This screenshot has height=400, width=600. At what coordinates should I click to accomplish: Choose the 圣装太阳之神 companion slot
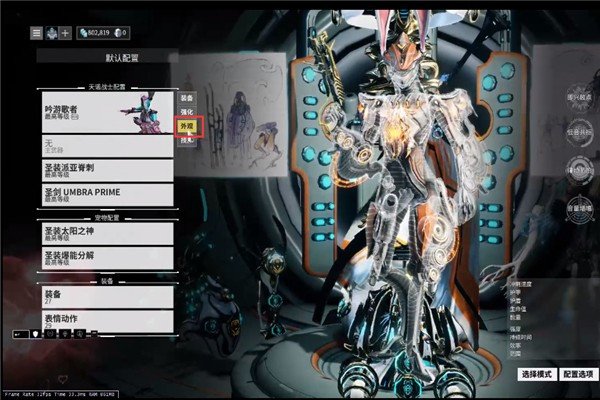tap(106, 233)
